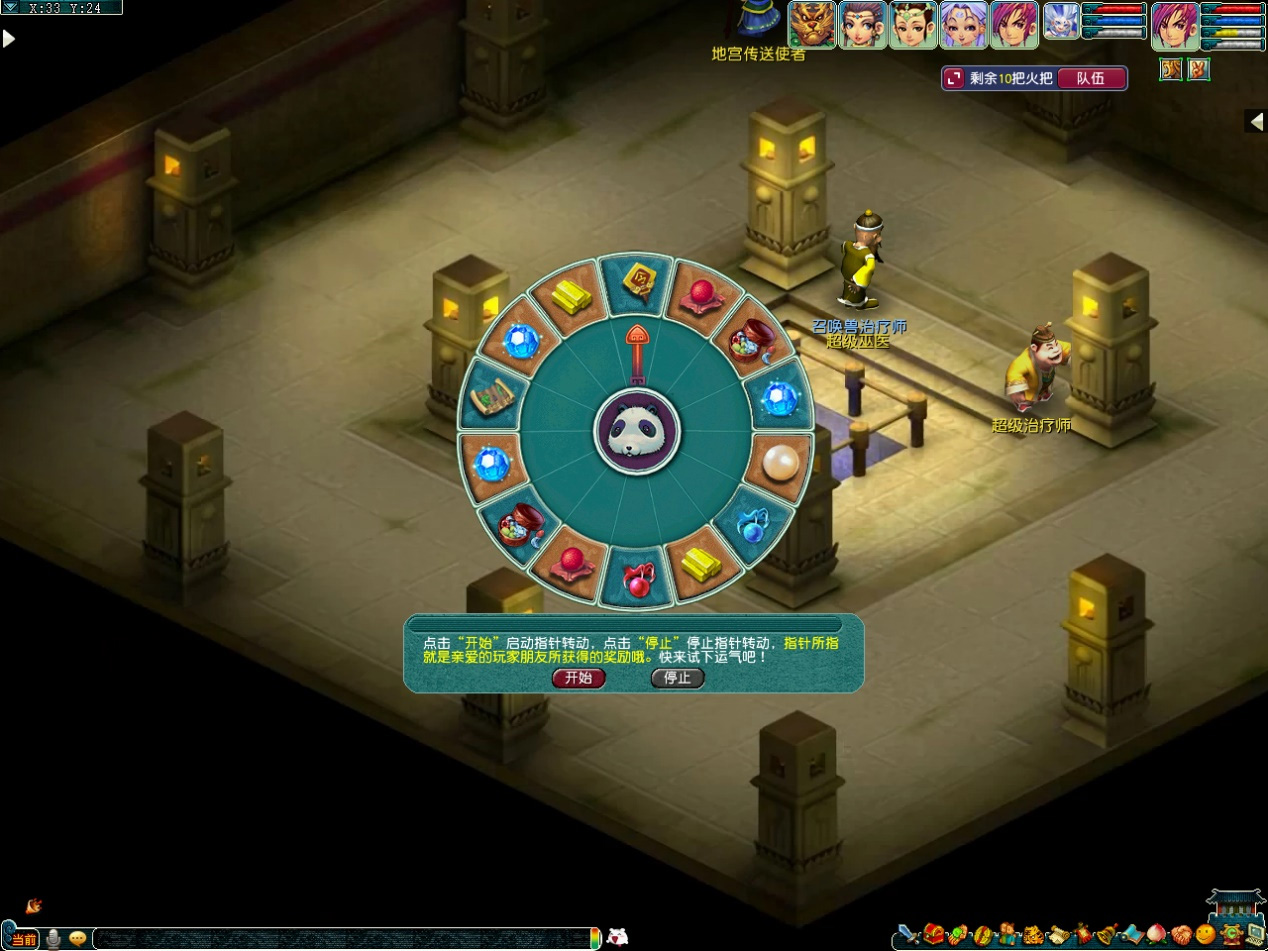Select the tiger-faced party member portrait
The height and width of the screenshot is (951, 1268).
pos(812,25)
